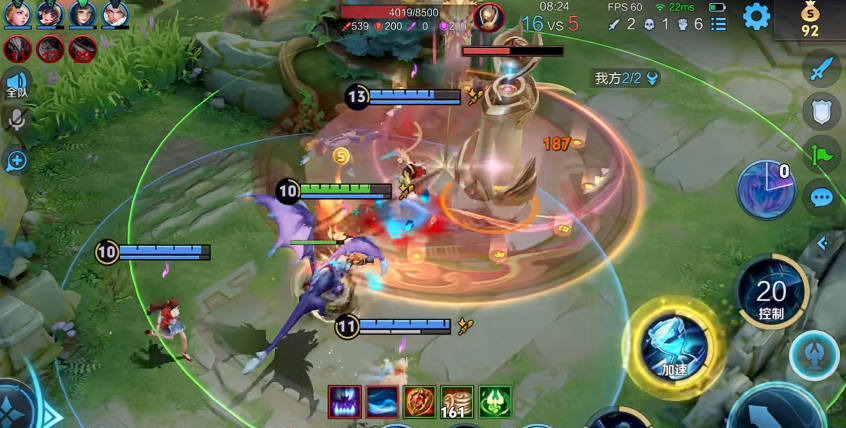Viewport: 846px width, 428px height.
Task: Open the gold coin shop
Action: pos(809,18)
